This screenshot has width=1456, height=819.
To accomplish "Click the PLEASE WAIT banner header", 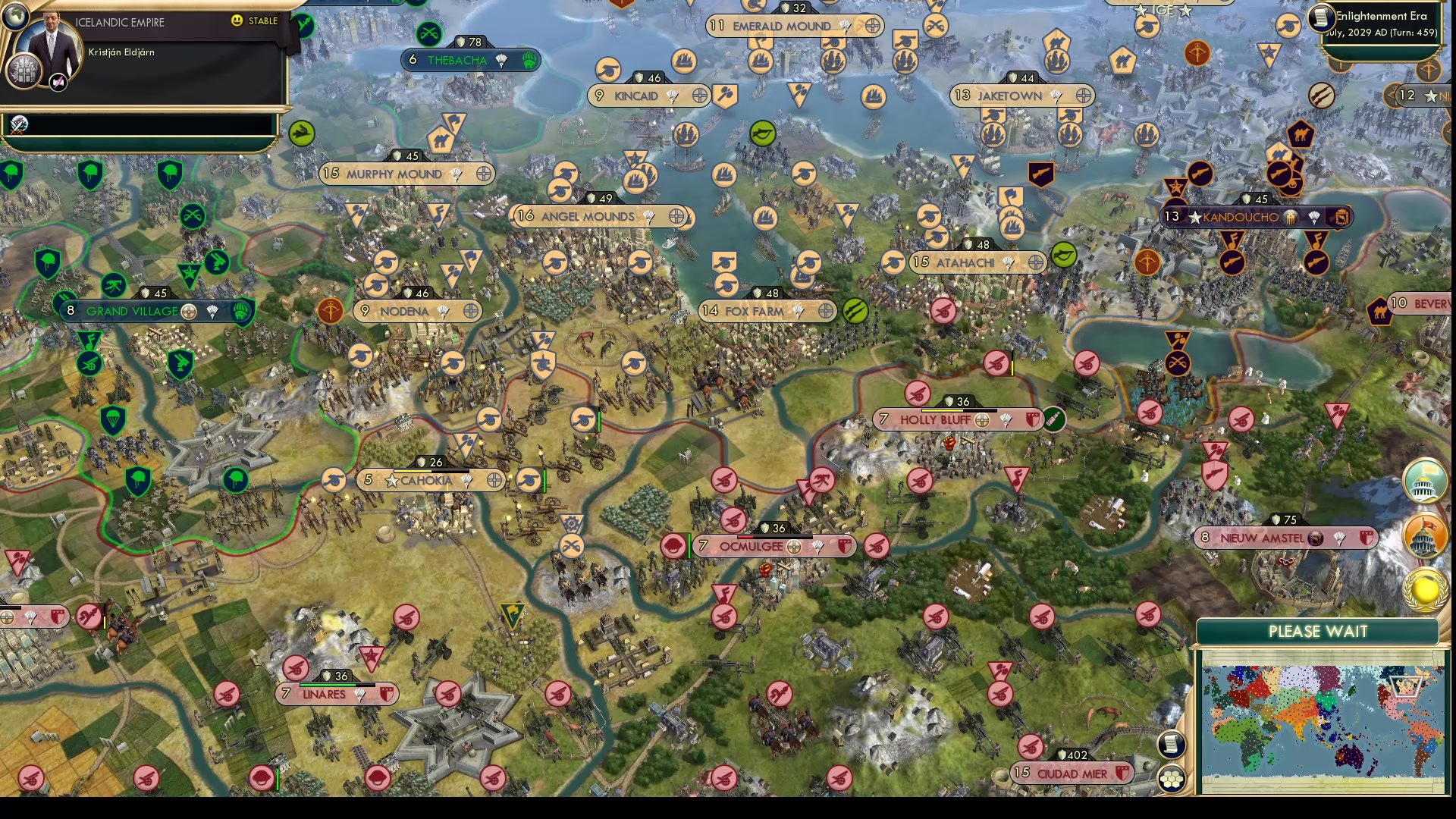I will [x=1317, y=631].
